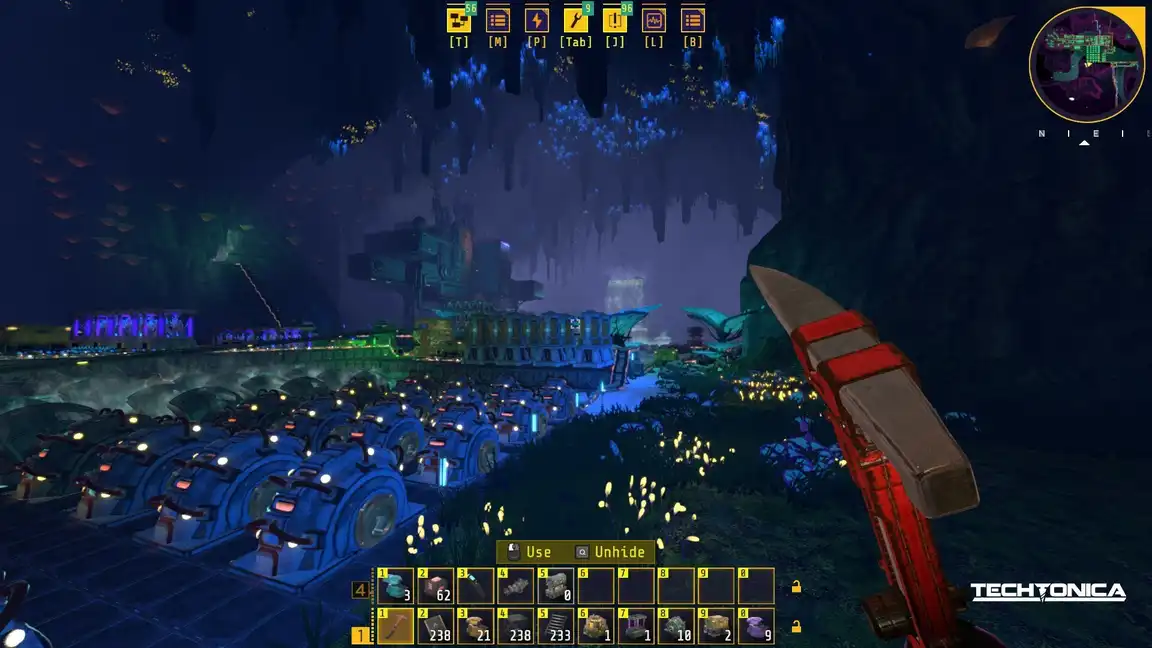Select the pickaxe hotbar slot

pyautogui.click(x=396, y=627)
